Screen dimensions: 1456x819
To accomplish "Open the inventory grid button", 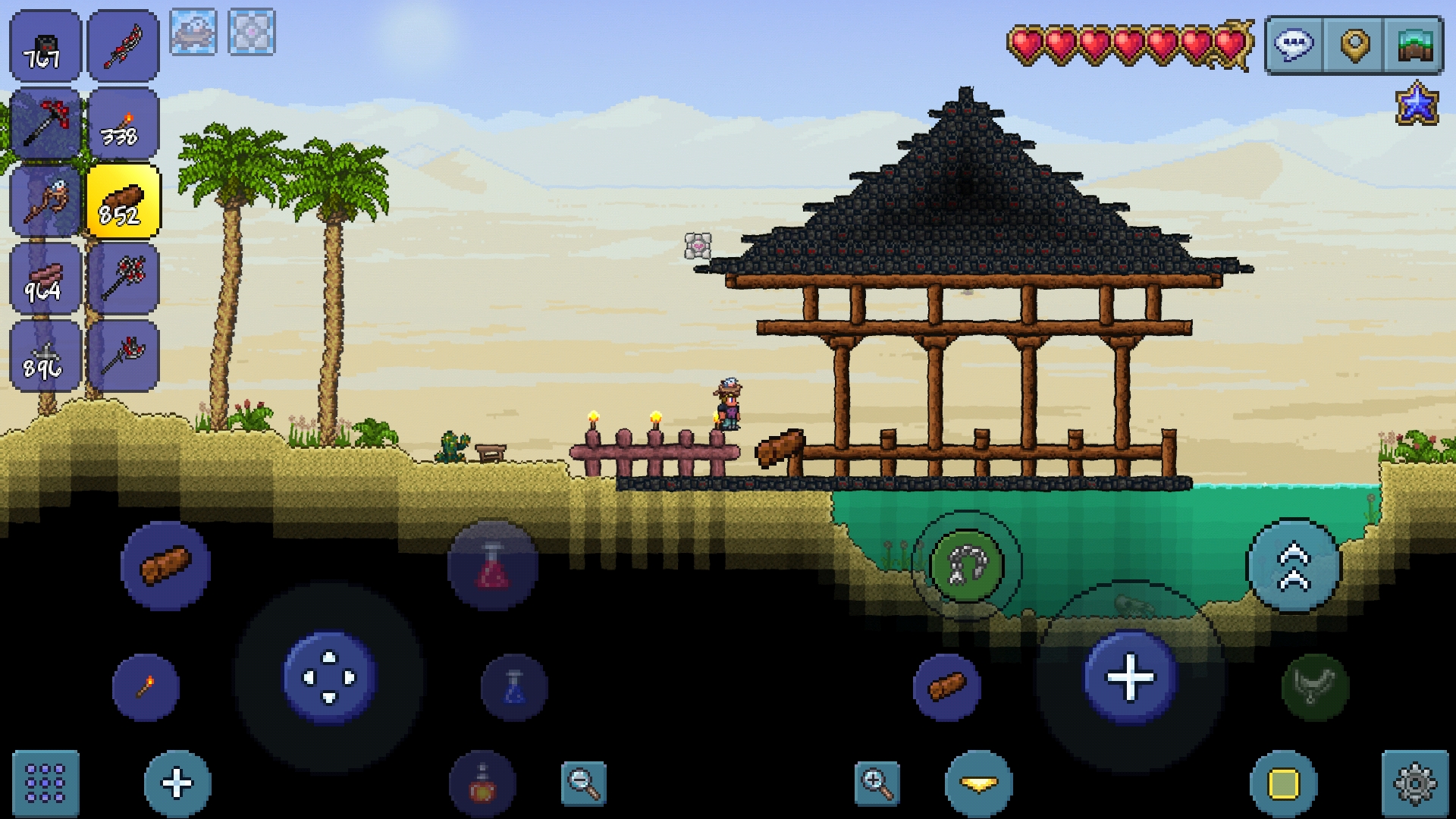I will point(45,783).
